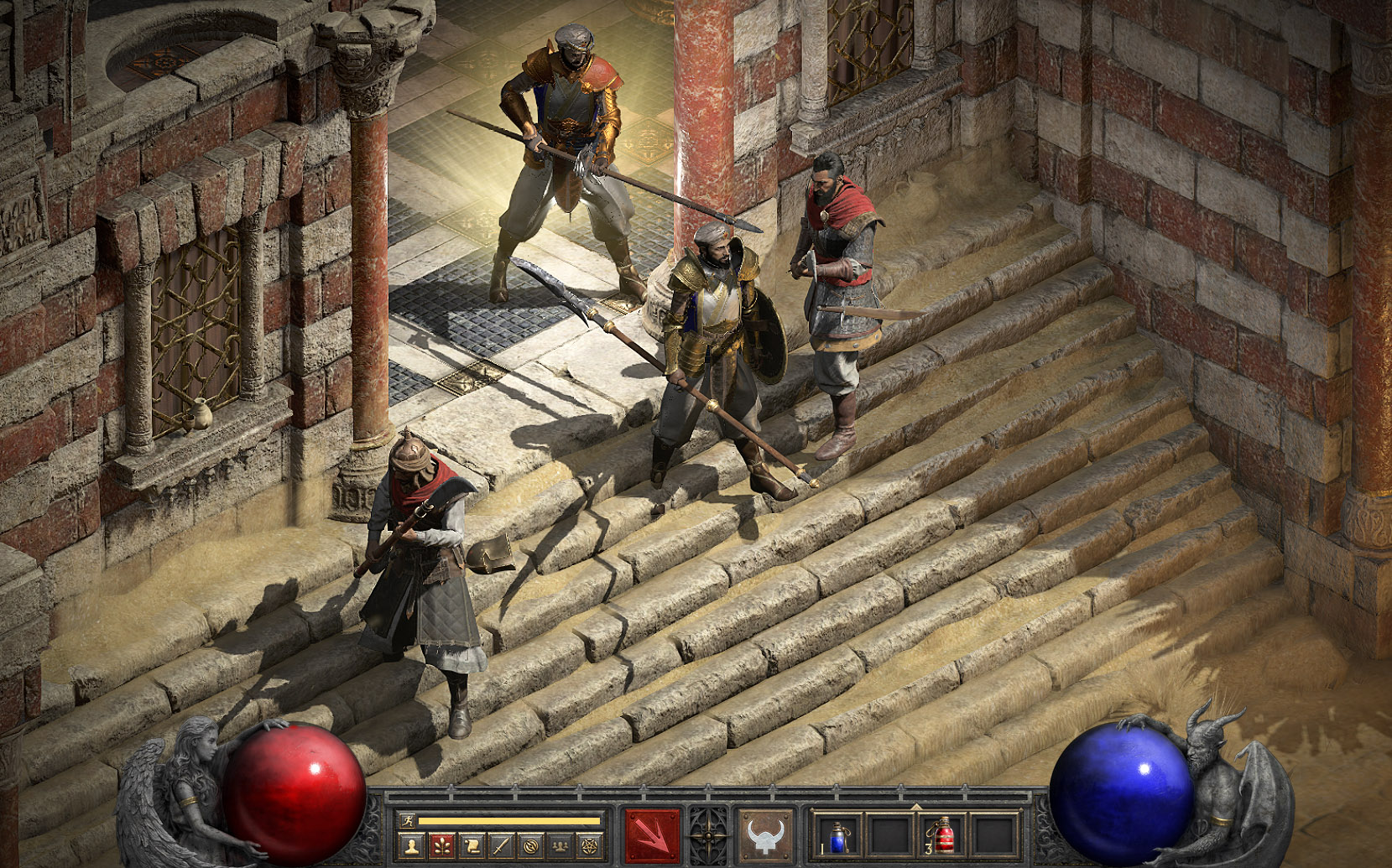The image size is (1392, 868).
Task: Open the party screen
Action: (x=560, y=845)
